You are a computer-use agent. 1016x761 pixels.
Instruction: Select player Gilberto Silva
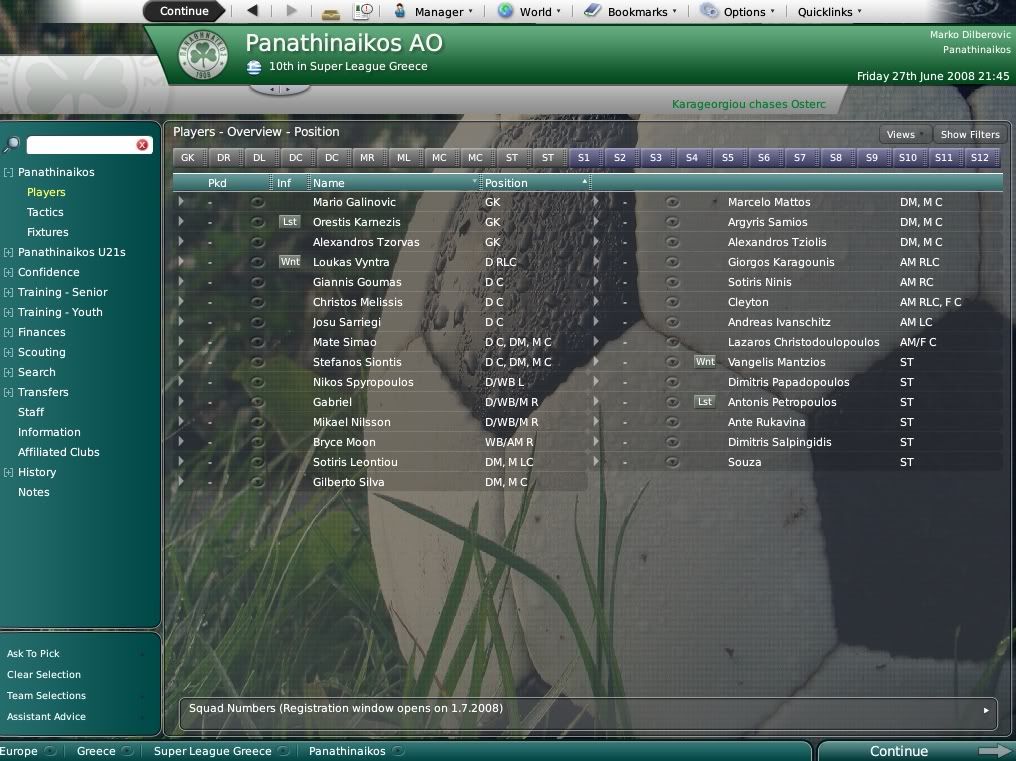click(x=349, y=482)
